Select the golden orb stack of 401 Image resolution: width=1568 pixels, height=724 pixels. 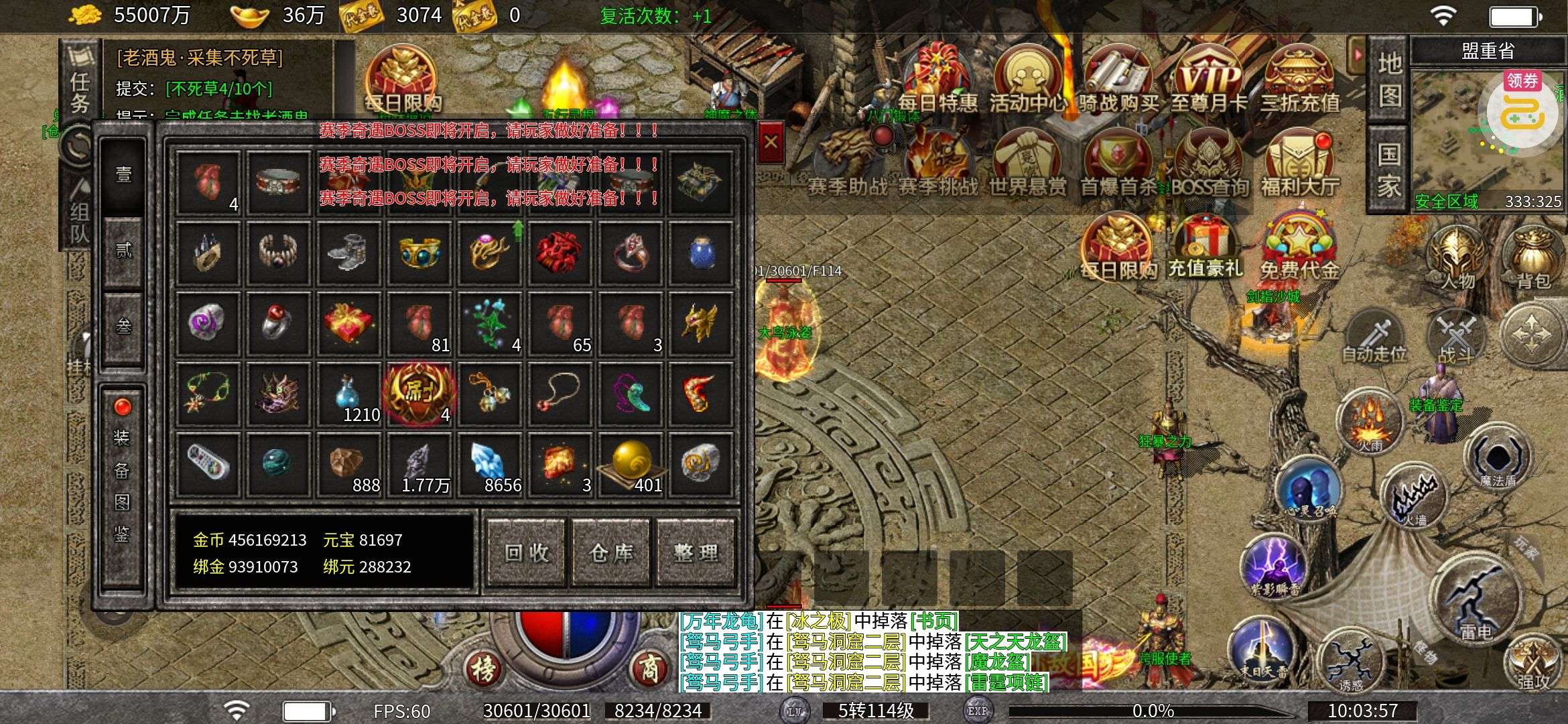(x=631, y=464)
